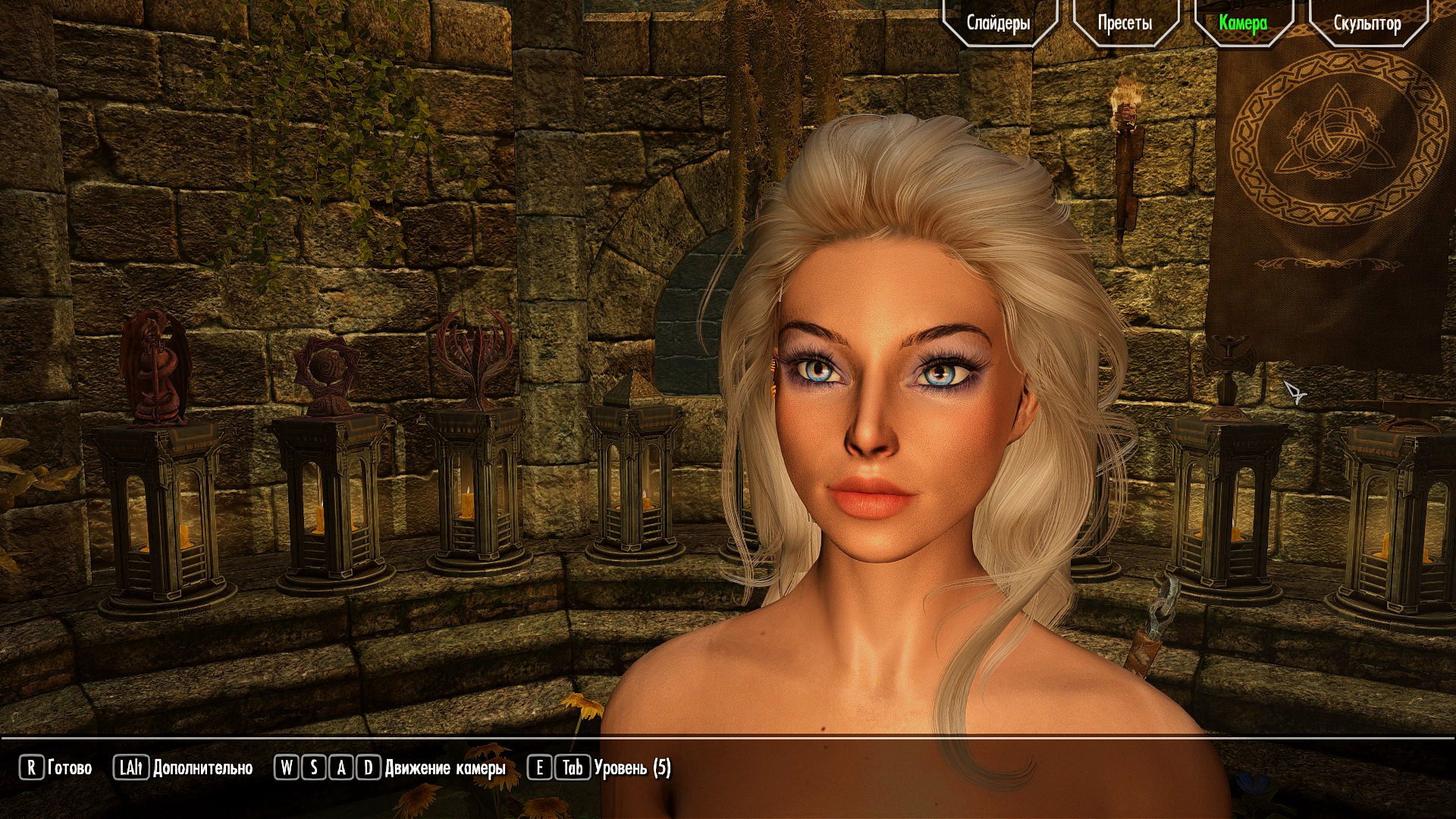Open the Пресеты tab

point(1125,23)
